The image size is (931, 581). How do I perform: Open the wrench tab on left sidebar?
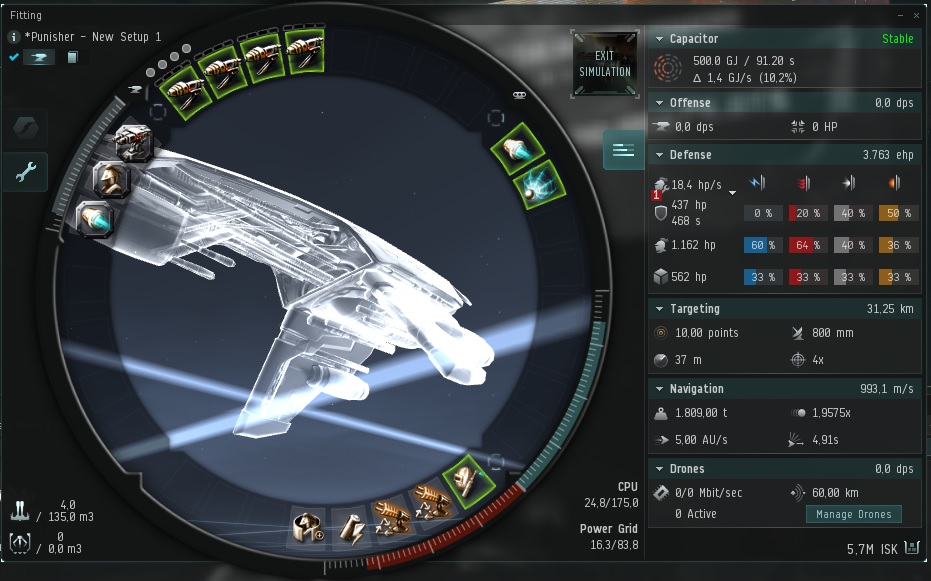(26, 173)
